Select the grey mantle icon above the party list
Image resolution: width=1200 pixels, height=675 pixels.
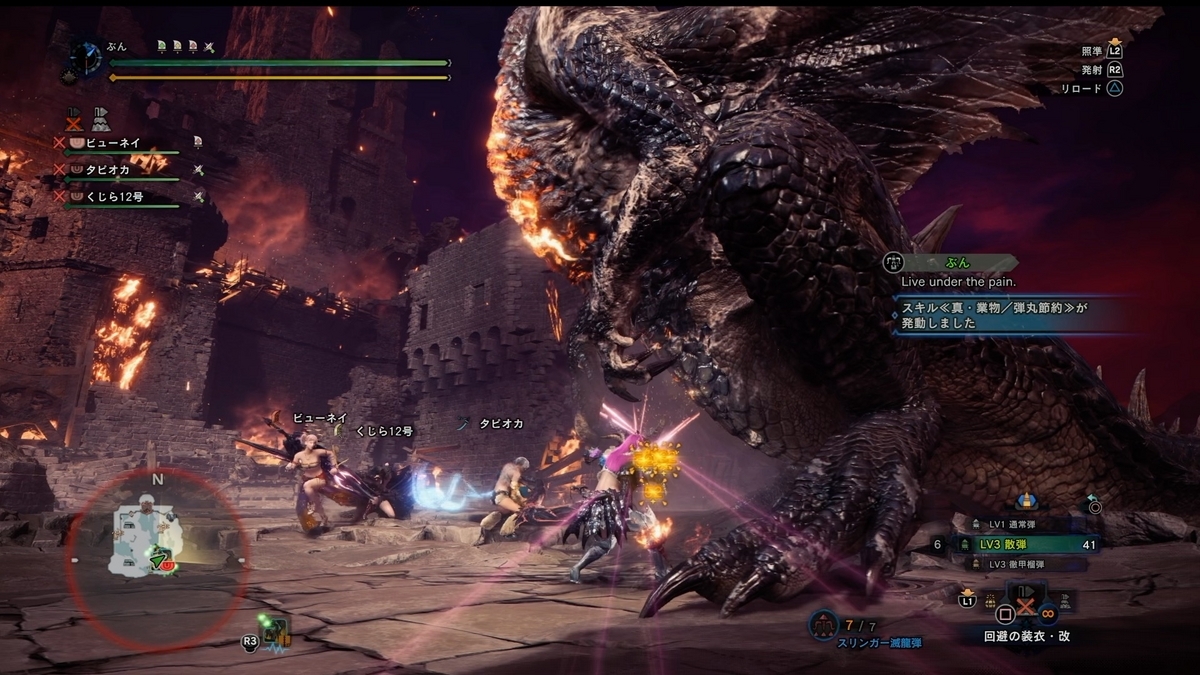[100, 118]
